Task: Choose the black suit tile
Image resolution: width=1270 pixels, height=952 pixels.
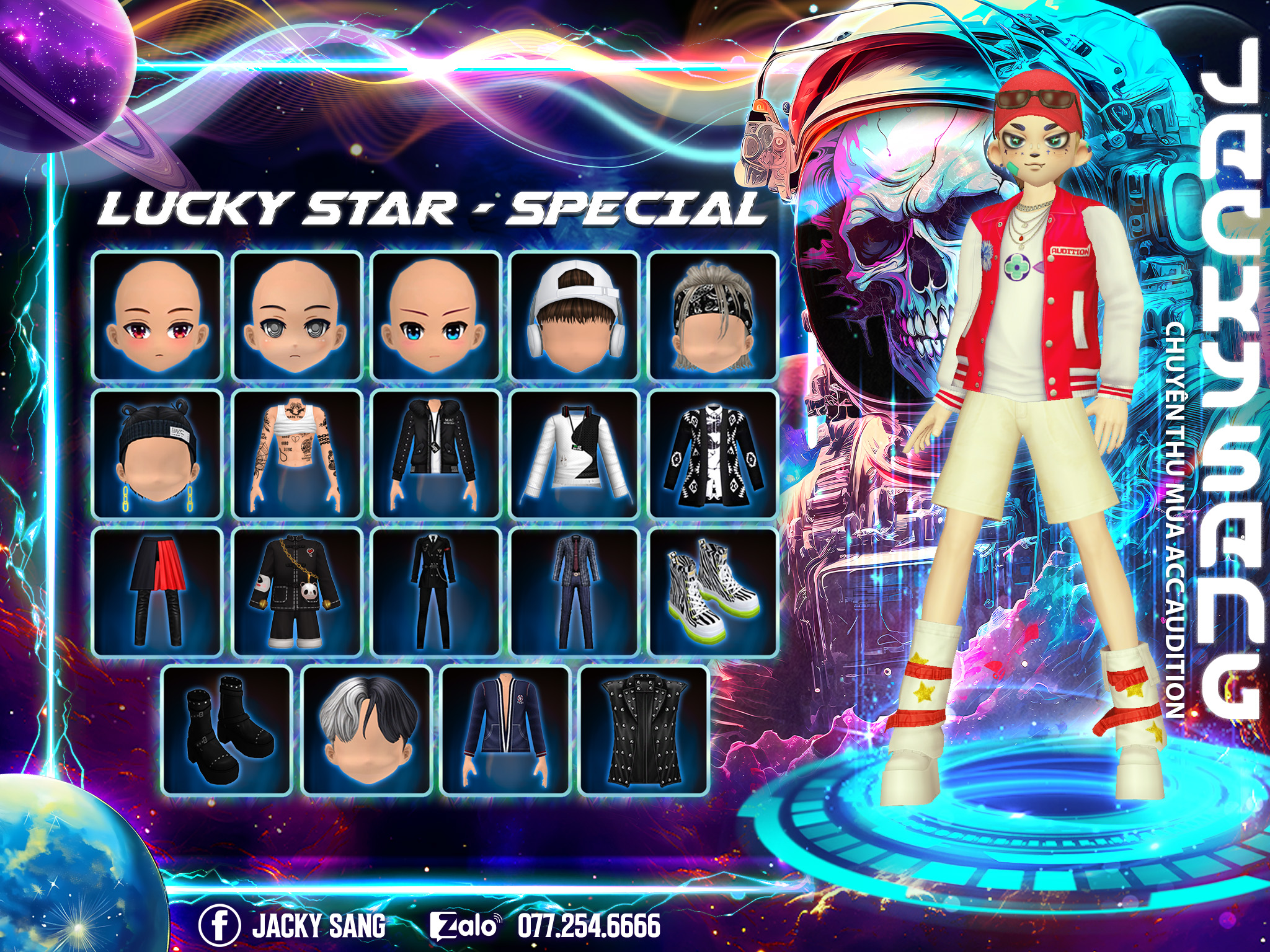Action: (436, 592)
